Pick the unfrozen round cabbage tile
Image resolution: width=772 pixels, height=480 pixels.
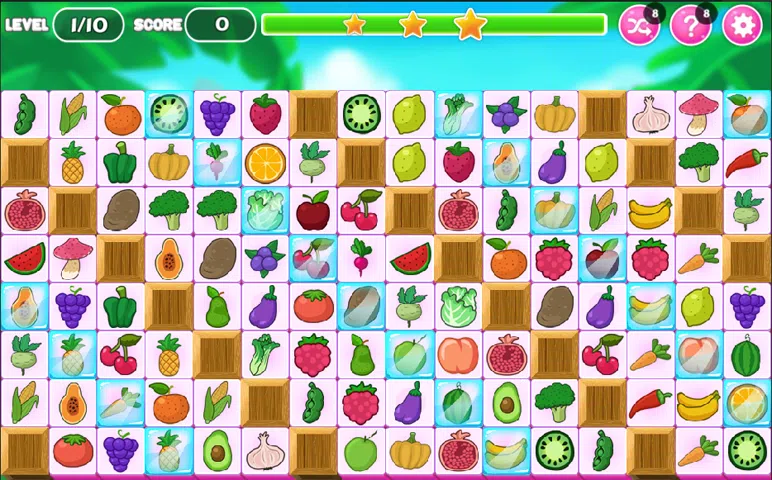tap(457, 307)
